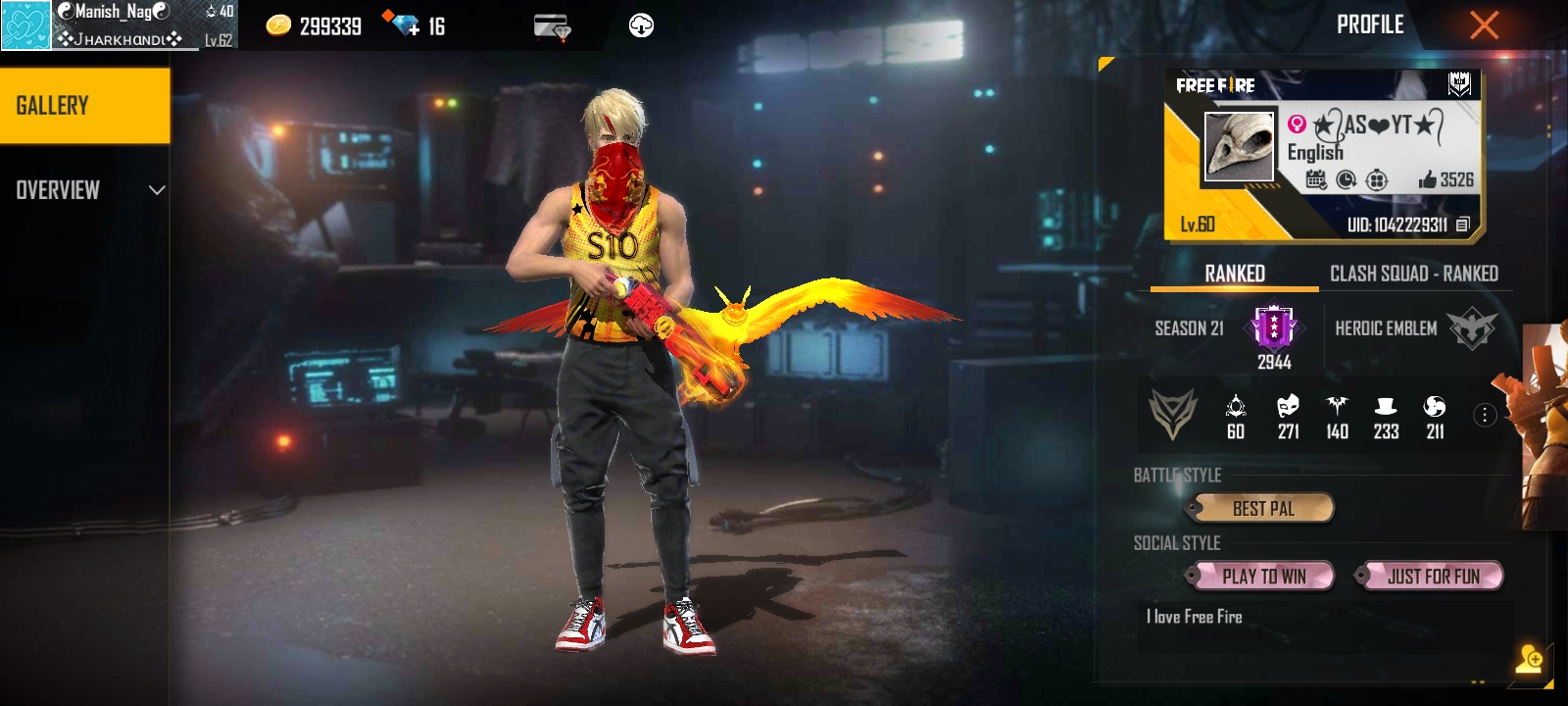Open the three-dot more options button
This screenshot has width=1568, height=706.
pyautogui.click(x=1485, y=415)
